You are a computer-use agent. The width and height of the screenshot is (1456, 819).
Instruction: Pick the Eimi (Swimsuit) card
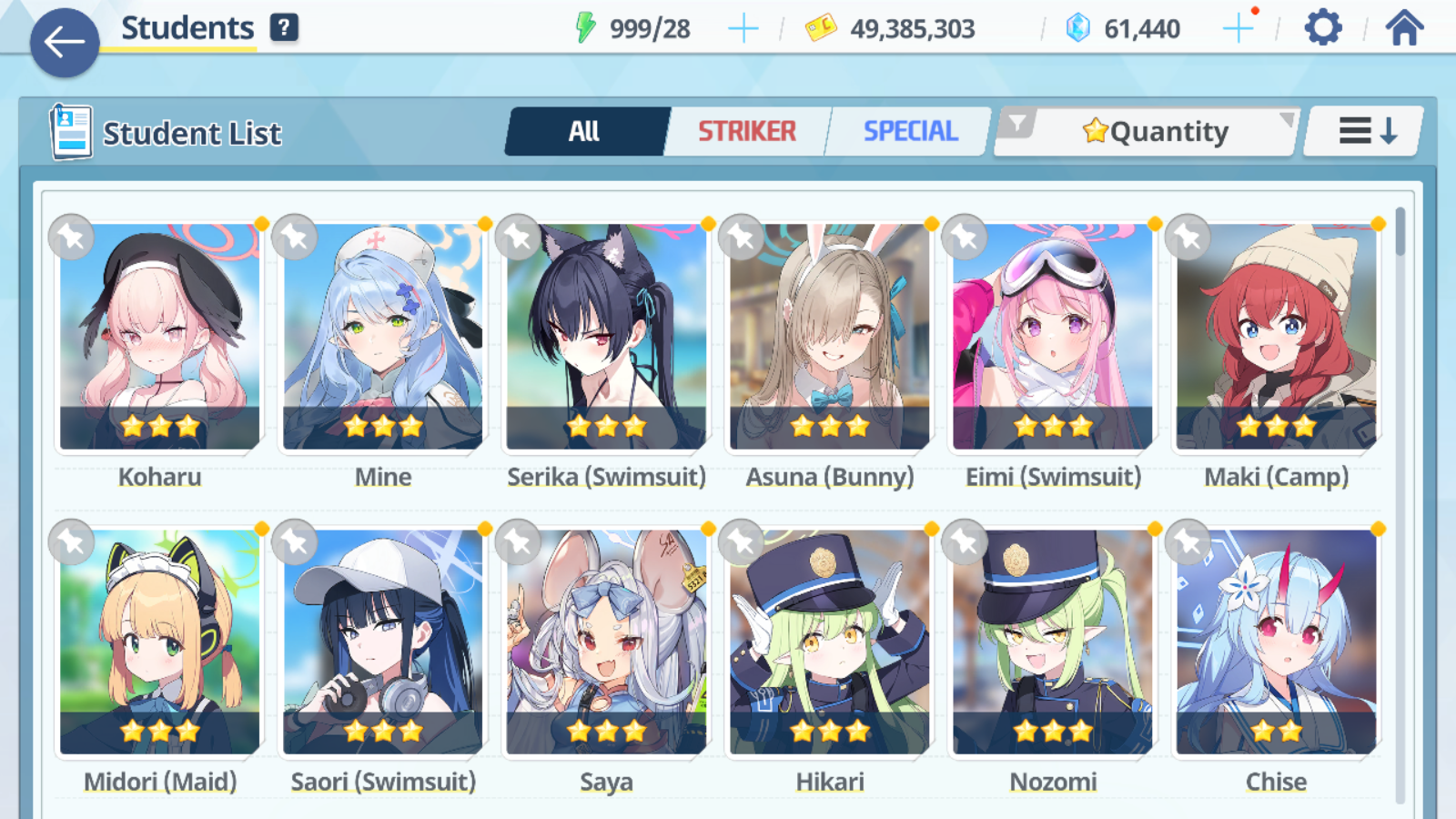point(1053,337)
